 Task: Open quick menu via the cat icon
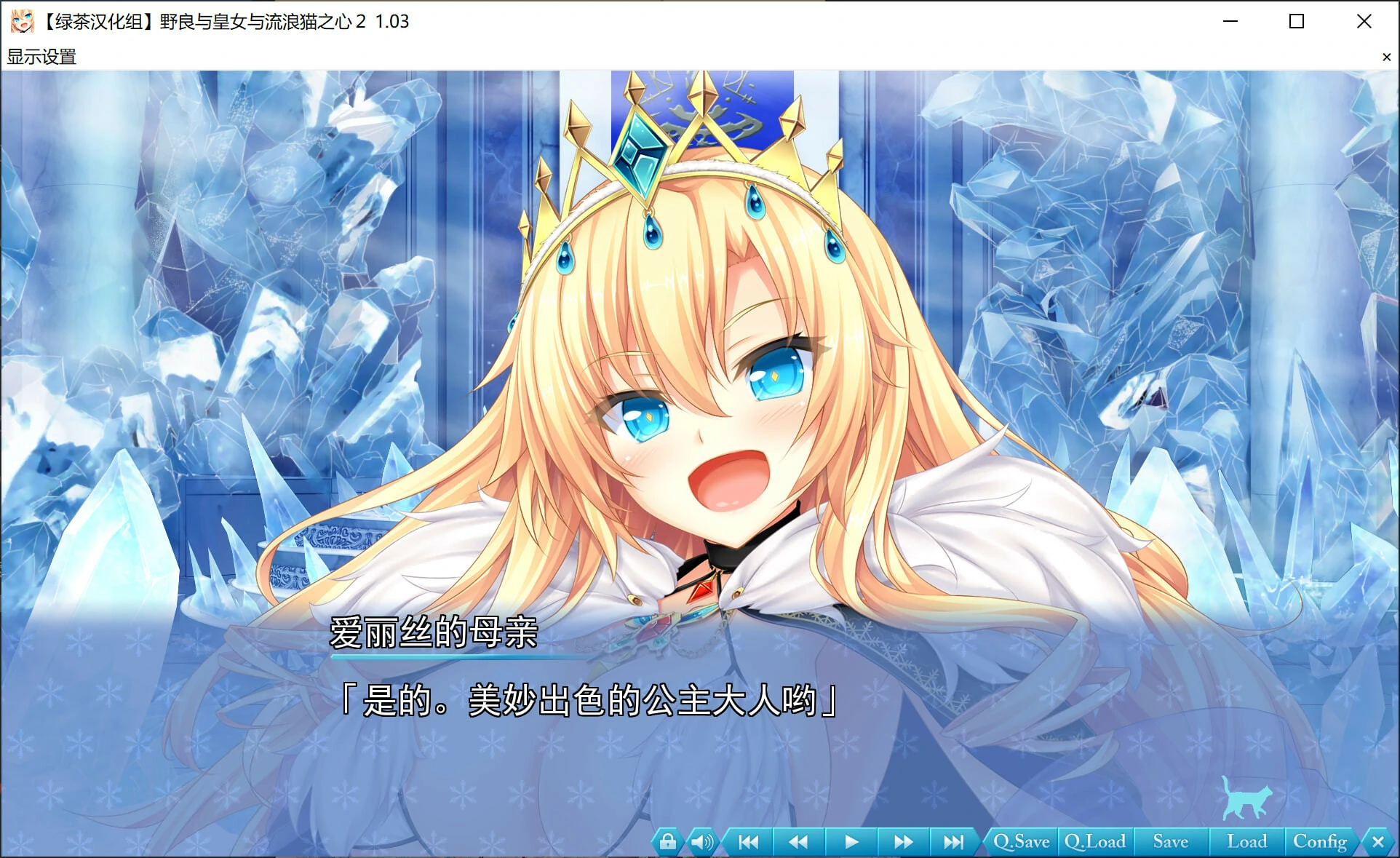pyautogui.click(x=1246, y=798)
